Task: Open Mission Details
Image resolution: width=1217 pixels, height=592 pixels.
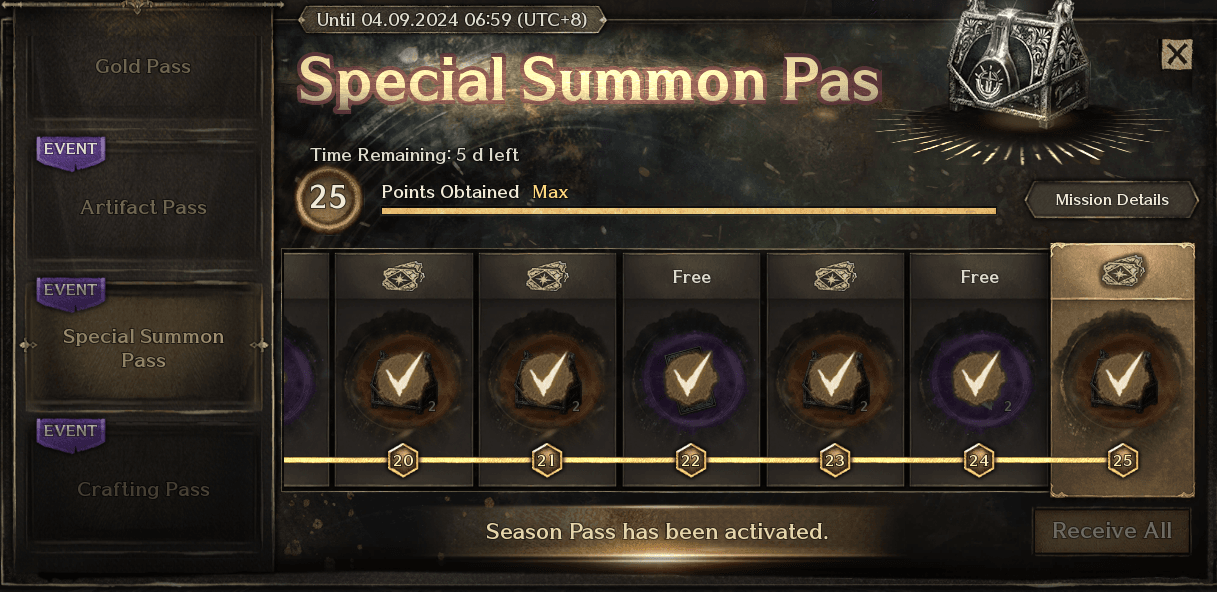Action: (x=1111, y=200)
